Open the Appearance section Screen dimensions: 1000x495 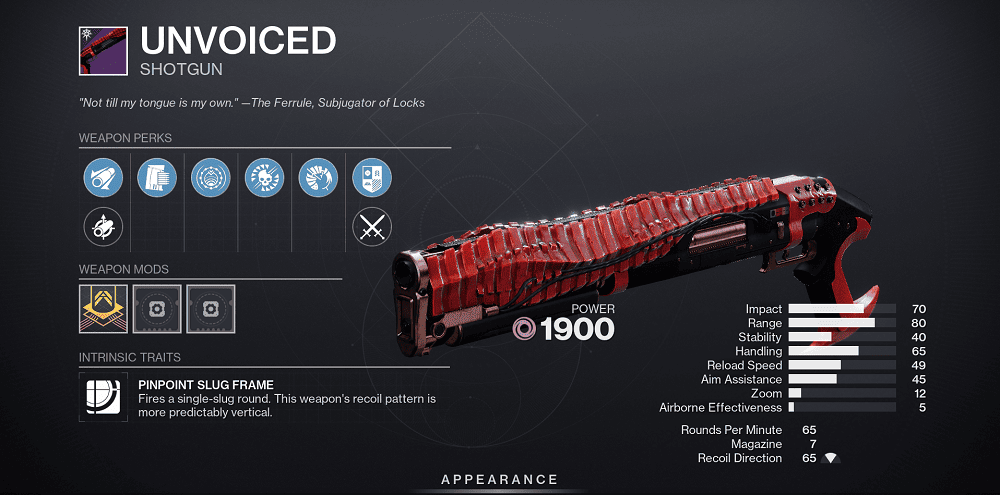pos(500,480)
